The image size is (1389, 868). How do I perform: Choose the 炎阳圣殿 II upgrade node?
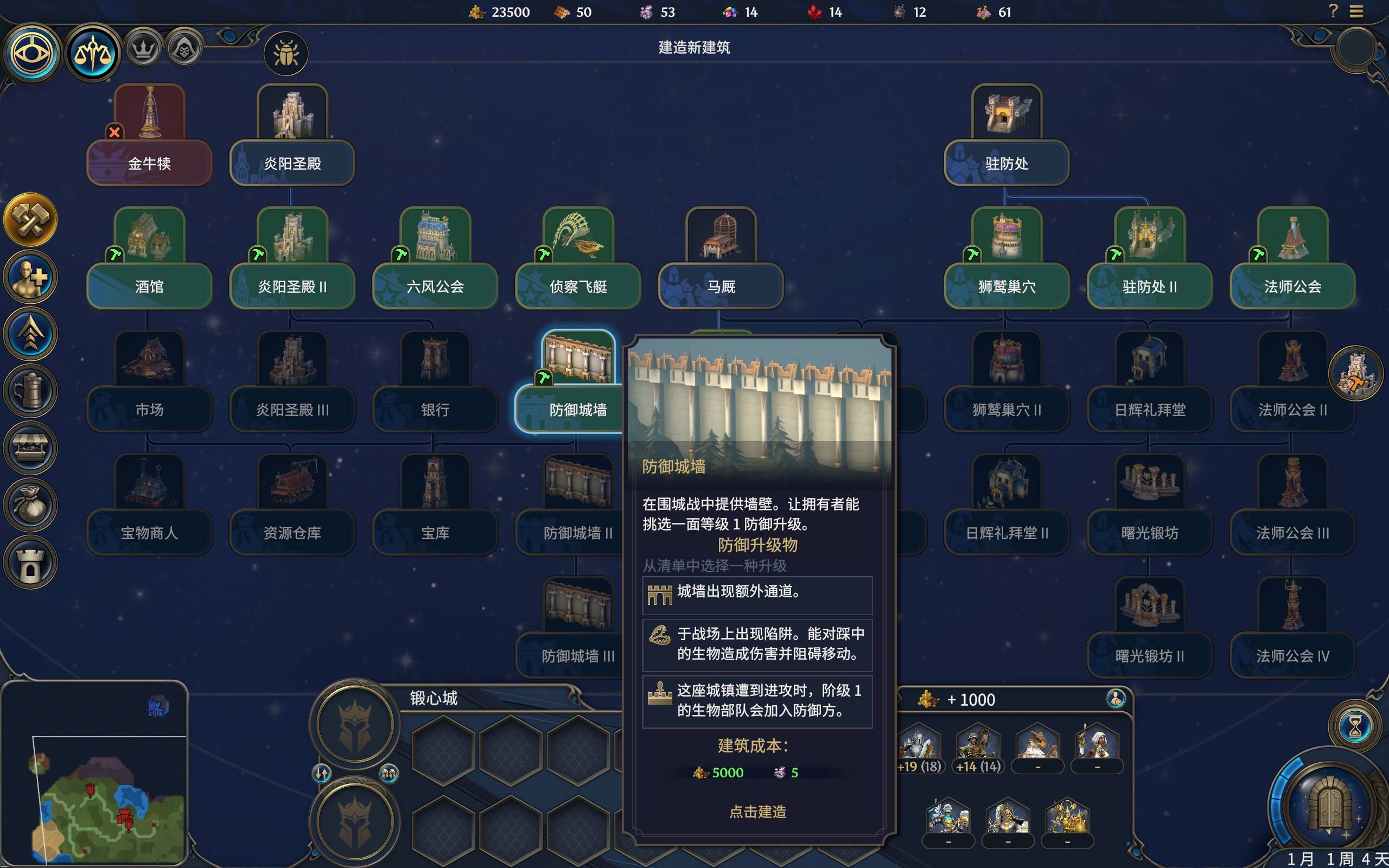[292, 285]
